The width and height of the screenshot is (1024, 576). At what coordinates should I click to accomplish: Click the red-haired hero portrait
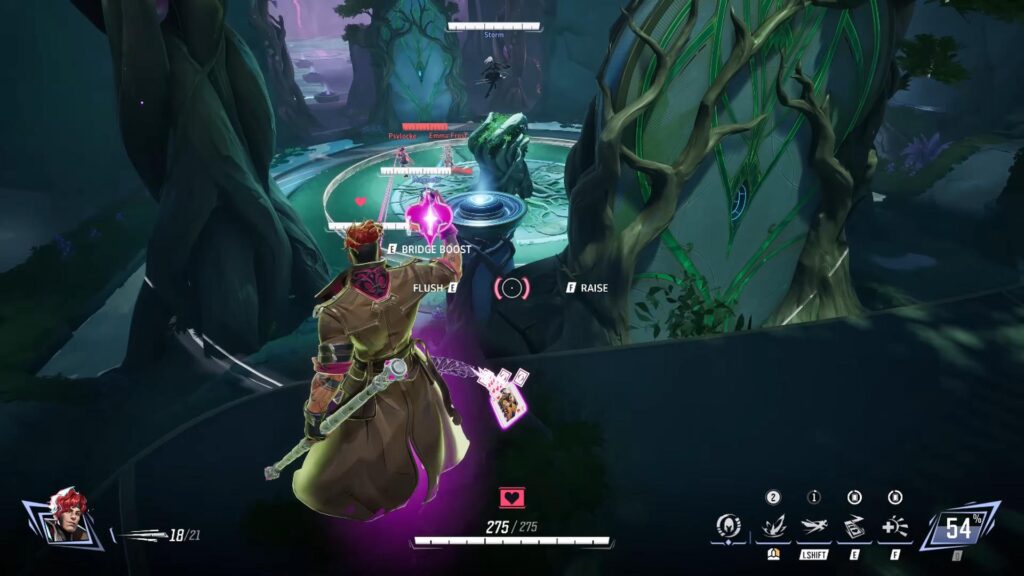pos(66,517)
